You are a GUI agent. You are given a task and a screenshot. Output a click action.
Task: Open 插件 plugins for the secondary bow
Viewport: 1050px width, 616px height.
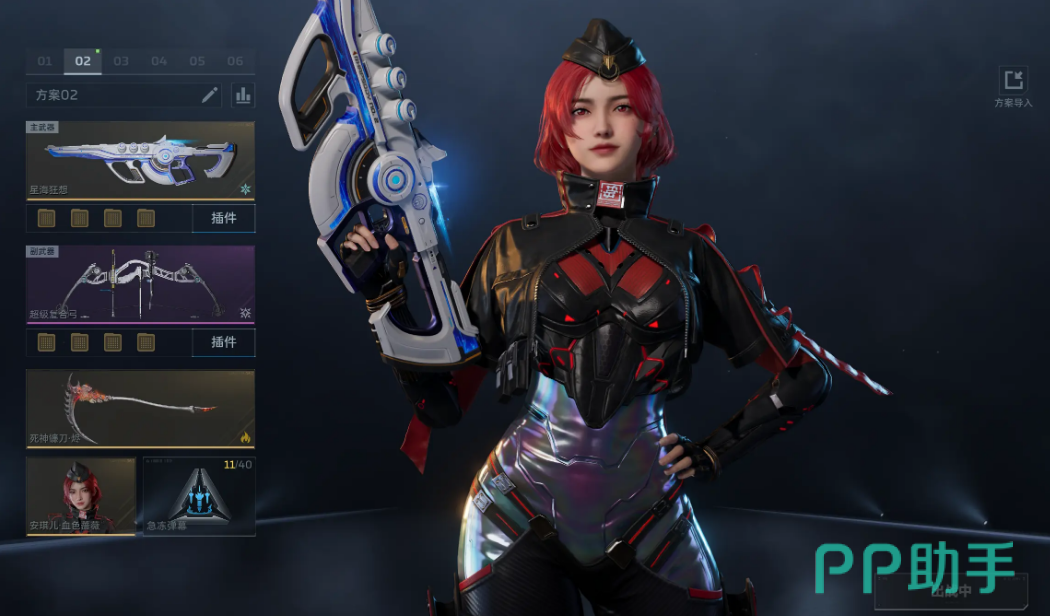pyautogui.click(x=224, y=342)
